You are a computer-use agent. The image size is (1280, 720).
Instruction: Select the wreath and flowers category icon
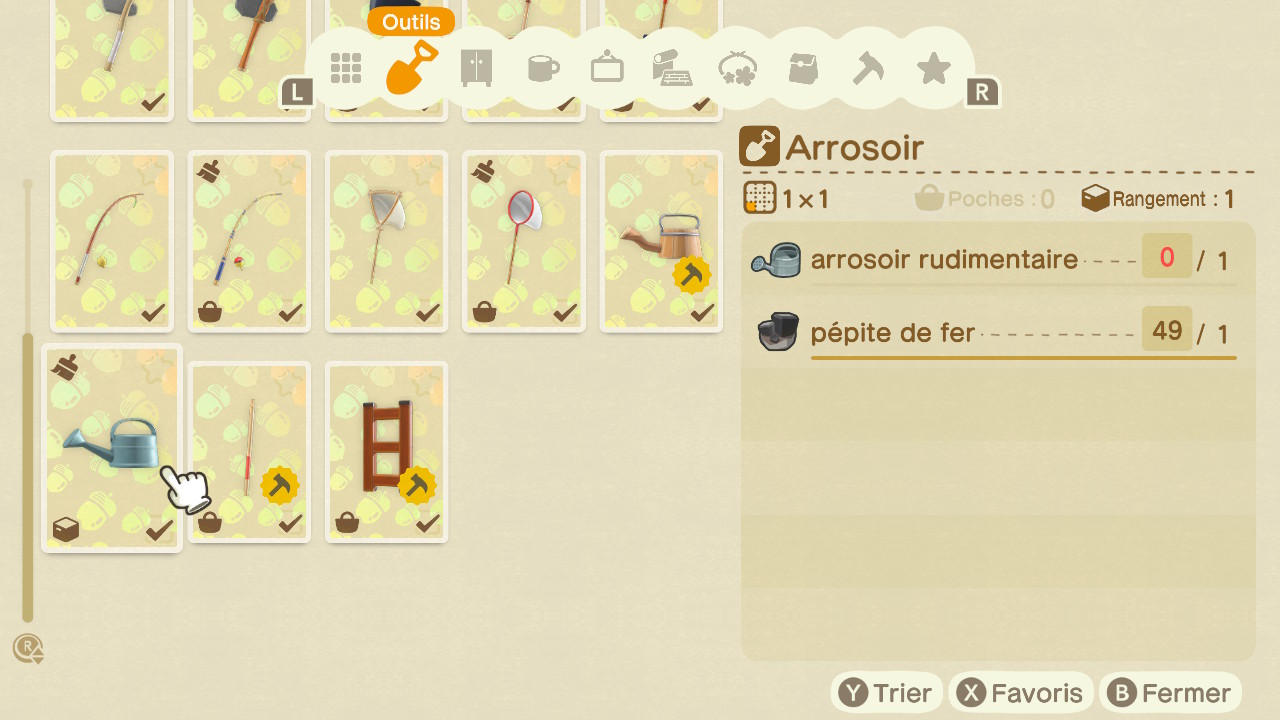pyautogui.click(x=737, y=68)
